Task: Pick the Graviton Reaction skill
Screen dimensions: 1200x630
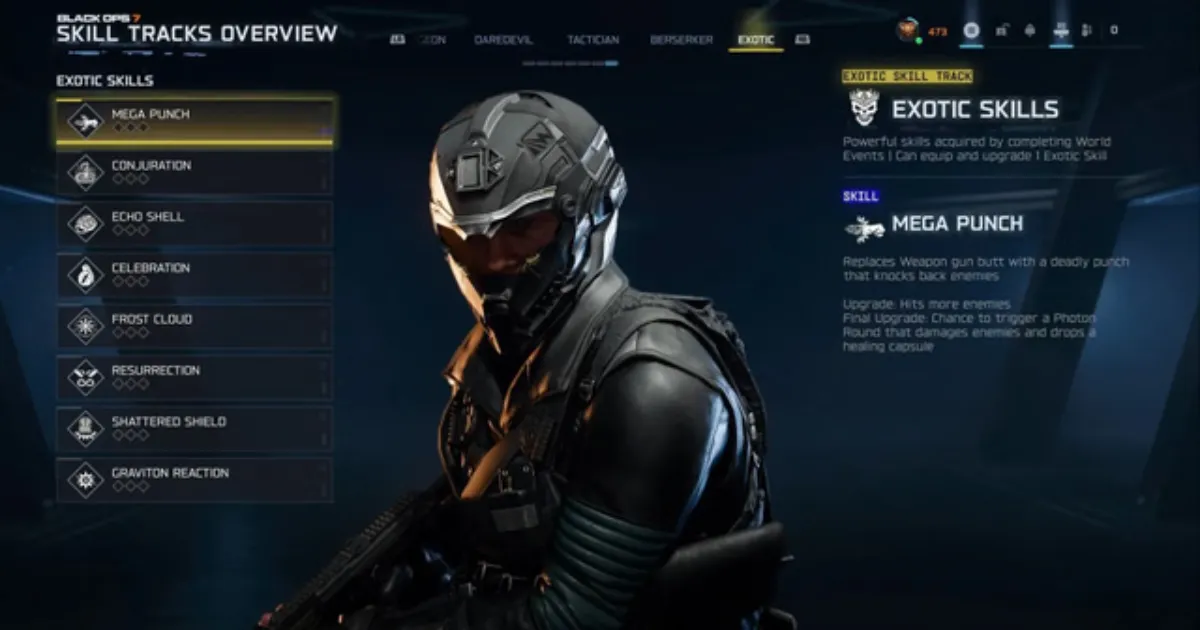Action: (x=195, y=479)
